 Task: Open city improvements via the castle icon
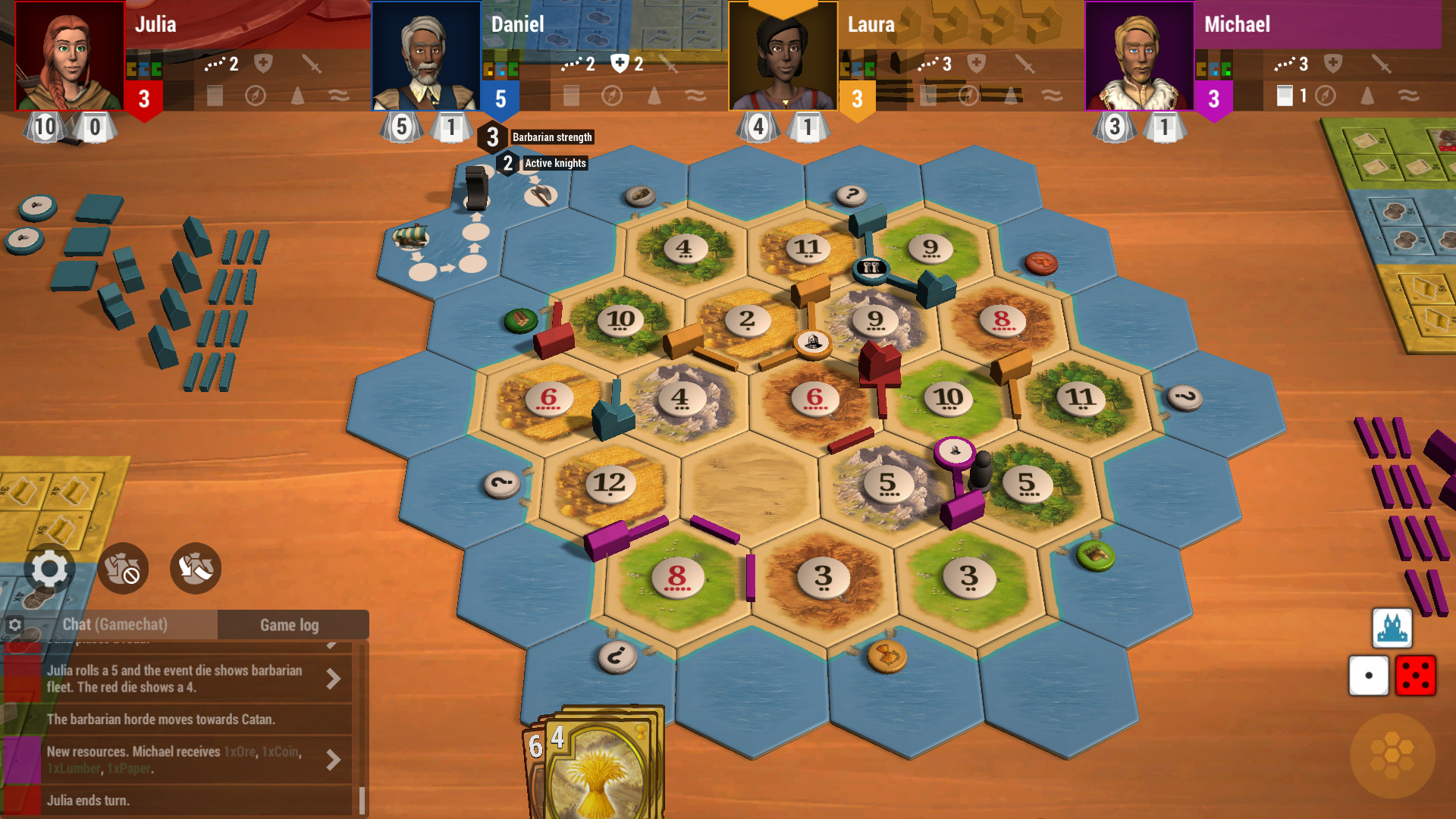(x=1392, y=629)
